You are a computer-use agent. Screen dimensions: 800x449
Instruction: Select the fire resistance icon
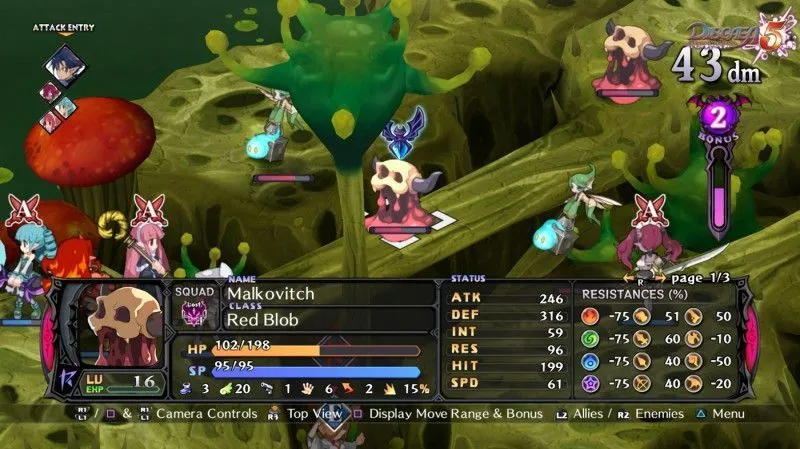593,317
